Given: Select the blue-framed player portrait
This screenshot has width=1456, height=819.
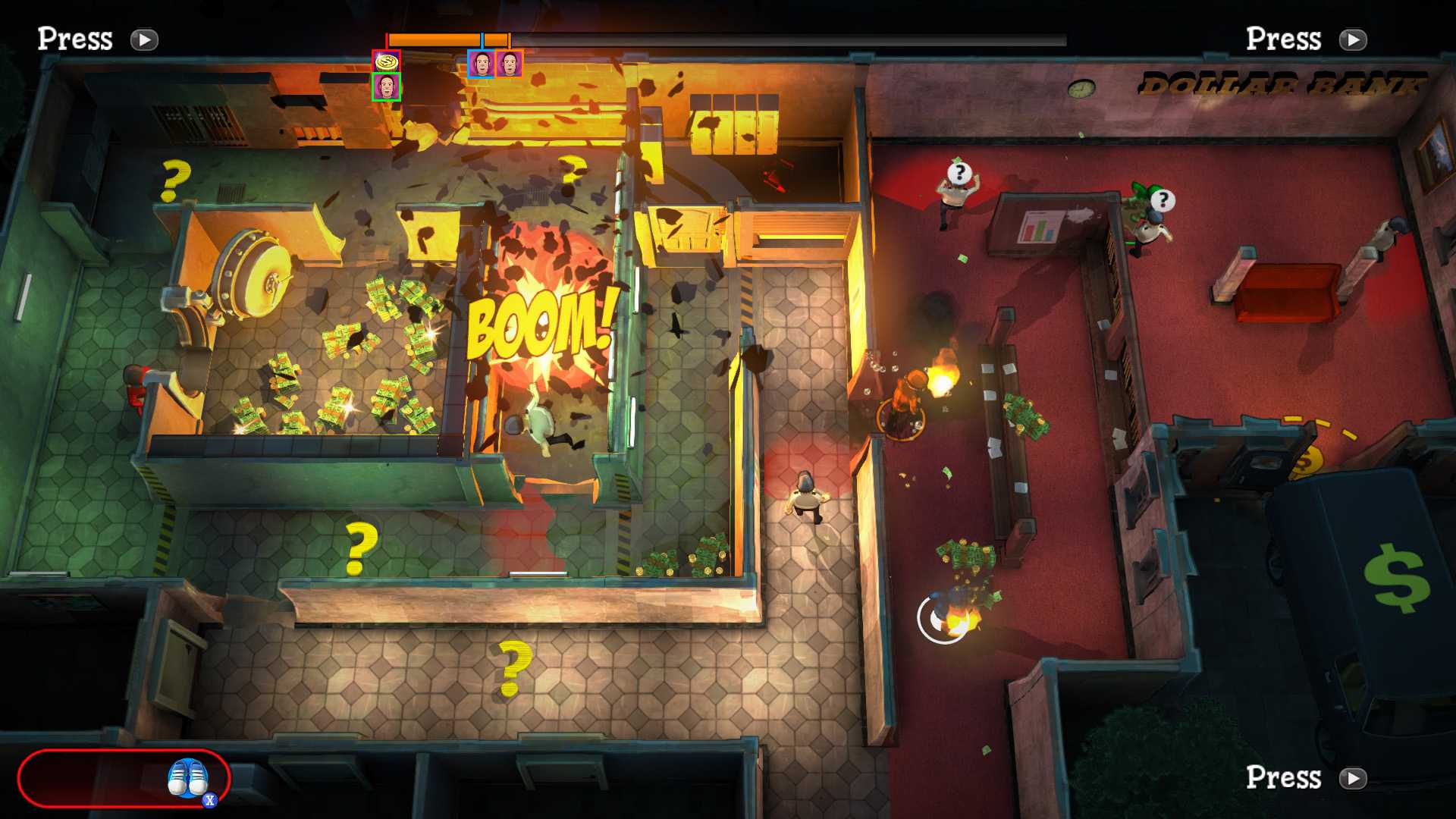Looking at the screenshot, I should click(x=481, y=64).
